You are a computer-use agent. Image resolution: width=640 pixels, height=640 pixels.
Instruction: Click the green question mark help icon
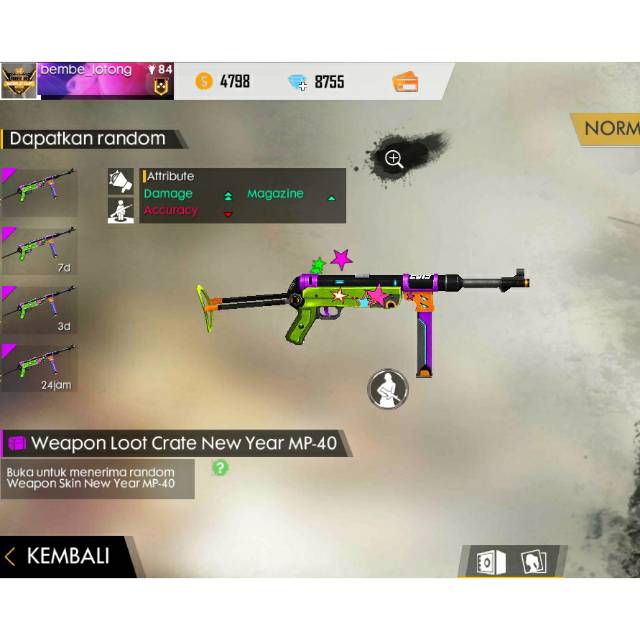[220, 467]
